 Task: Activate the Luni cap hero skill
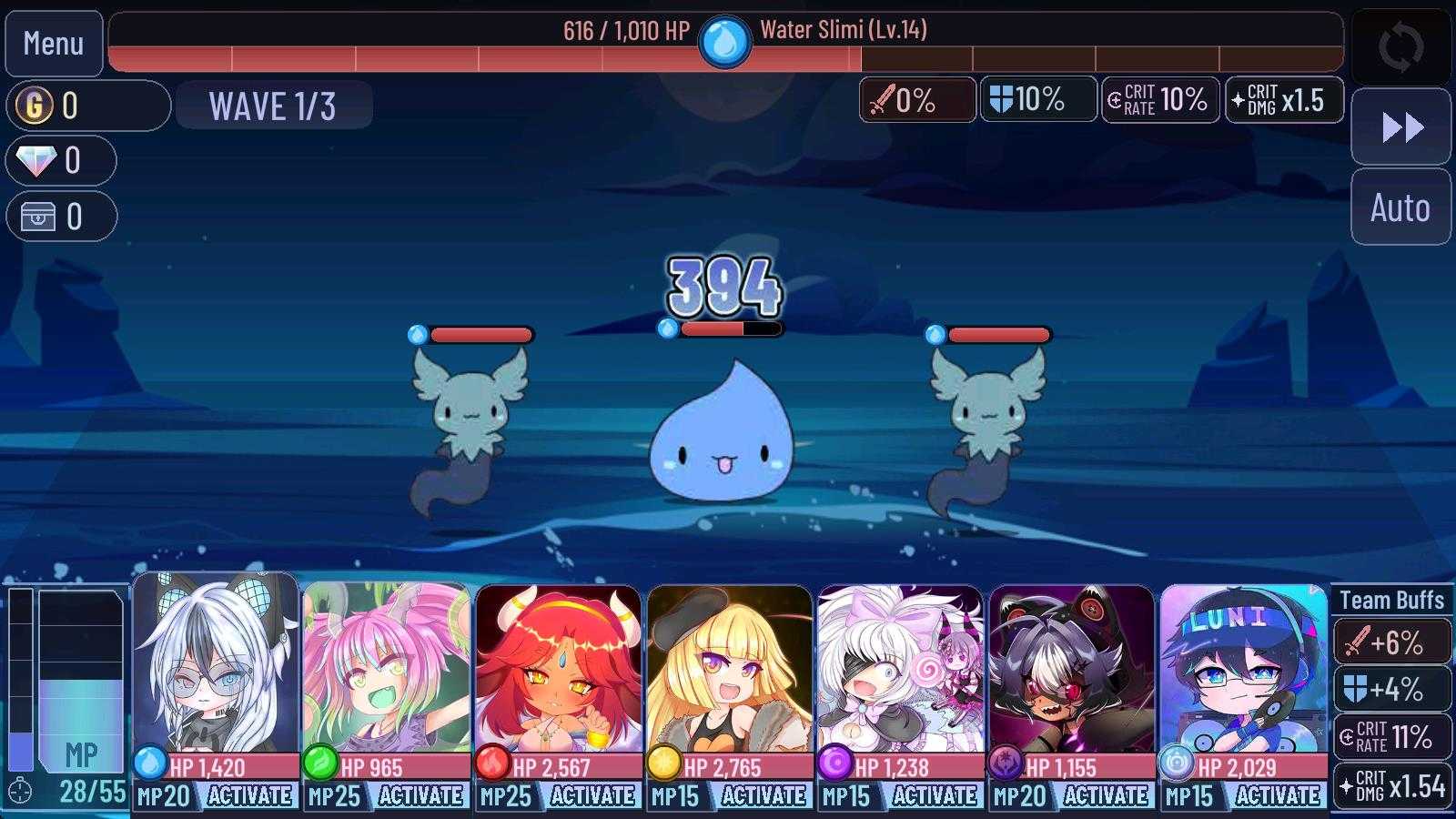click(x=1277, y=796)
